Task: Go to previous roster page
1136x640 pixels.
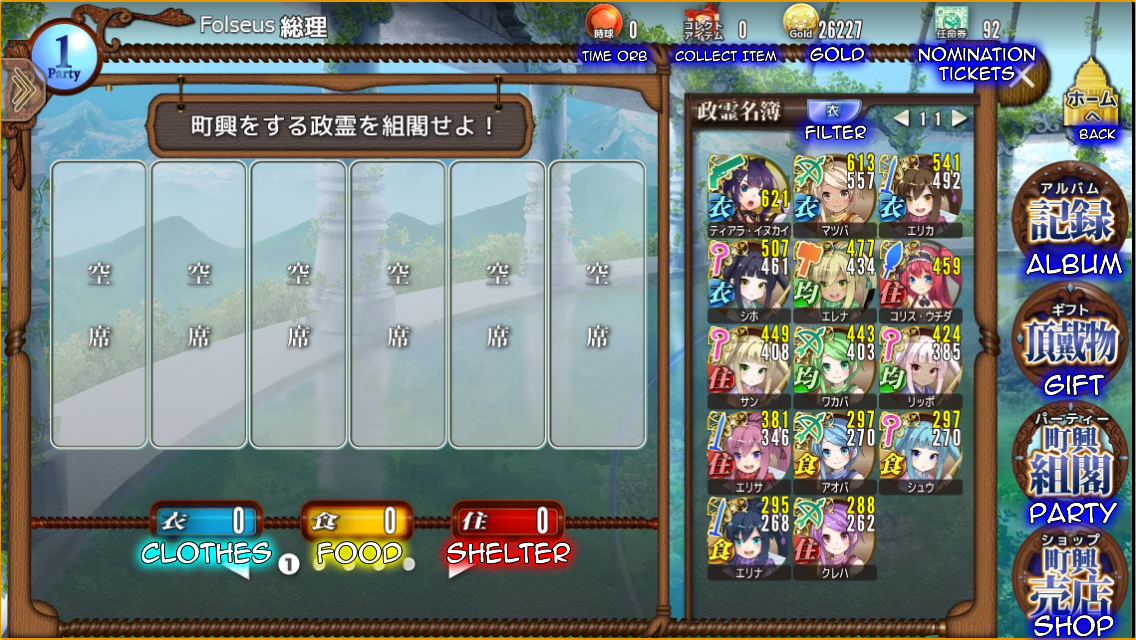Action: coord(901,119)
